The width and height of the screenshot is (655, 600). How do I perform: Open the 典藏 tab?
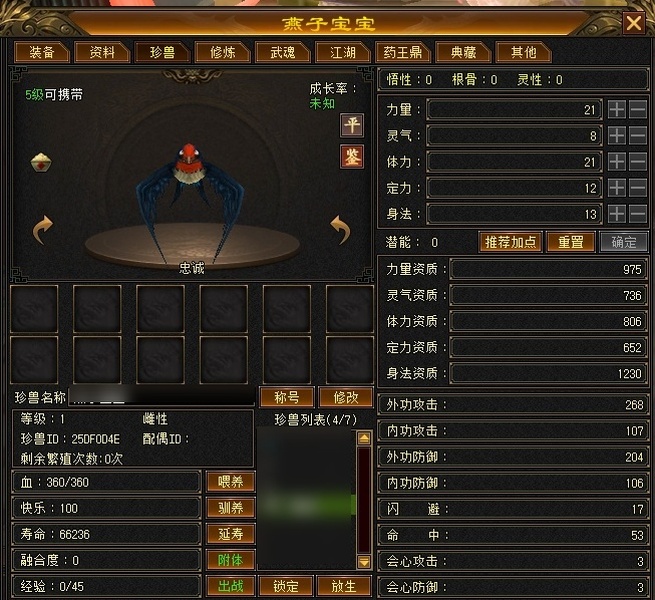point(463,52)
